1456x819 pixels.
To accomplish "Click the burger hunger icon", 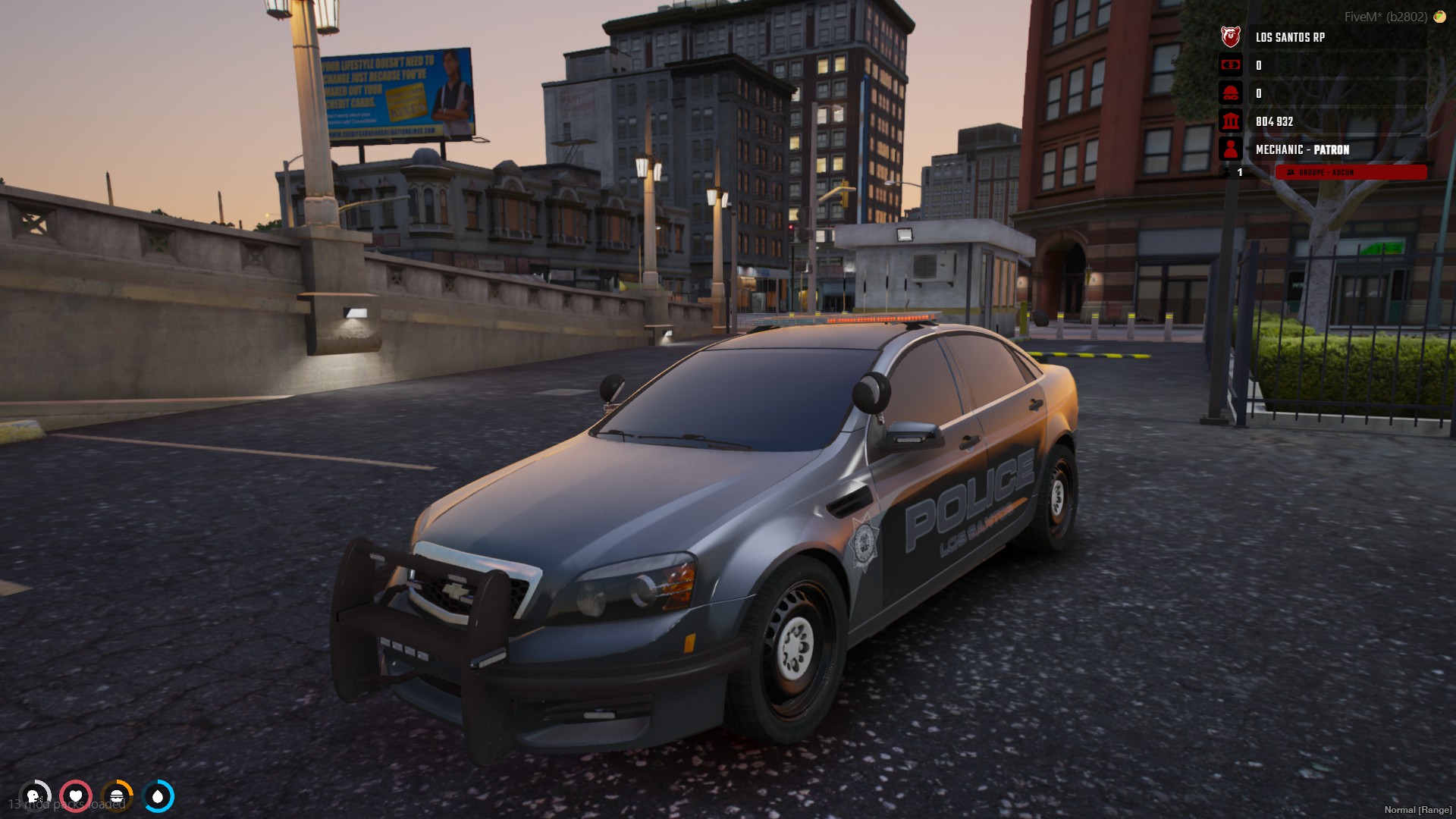I will click(x=117, y=796).
